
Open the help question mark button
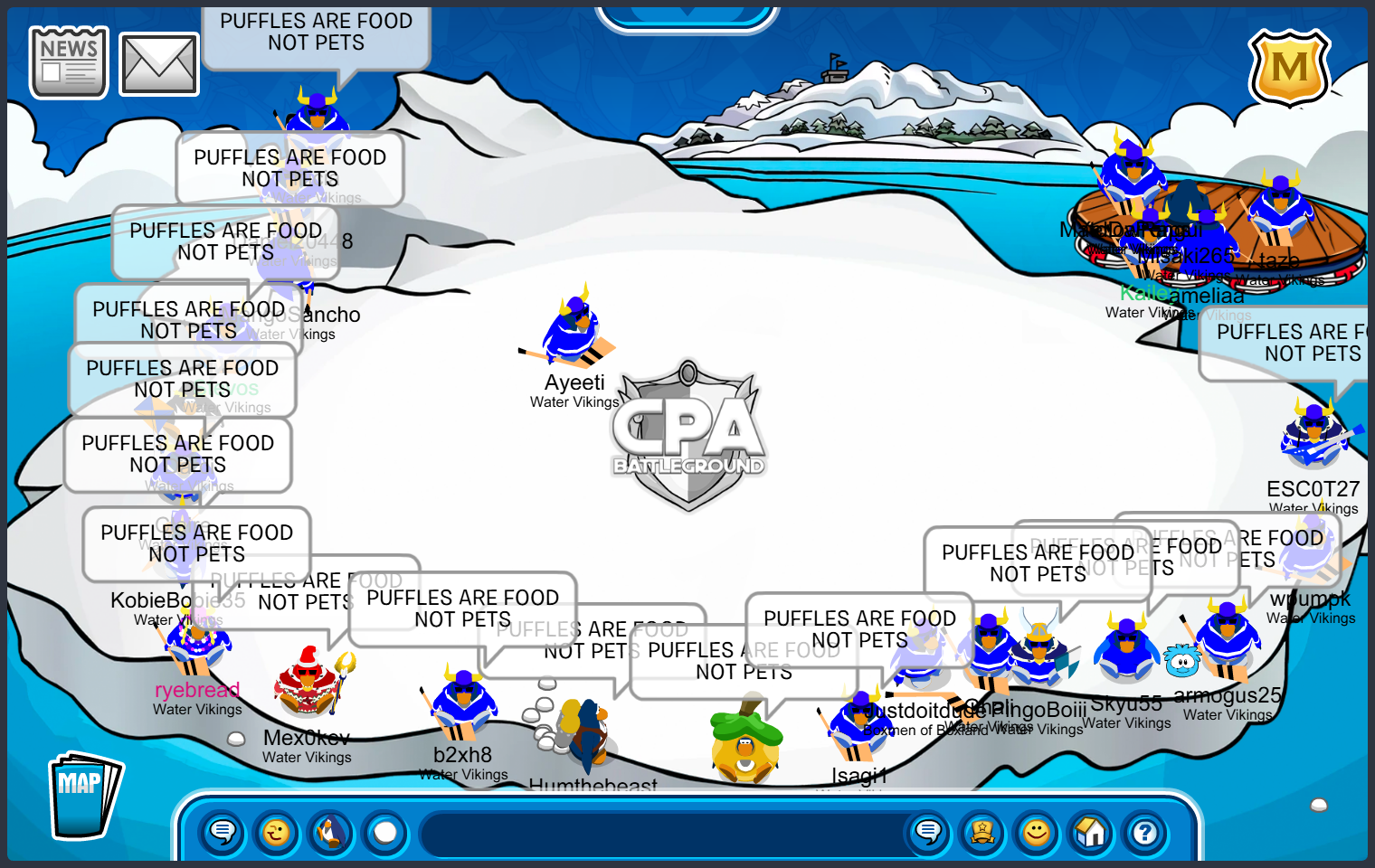pyautogui.click(x=1145, y=831)
